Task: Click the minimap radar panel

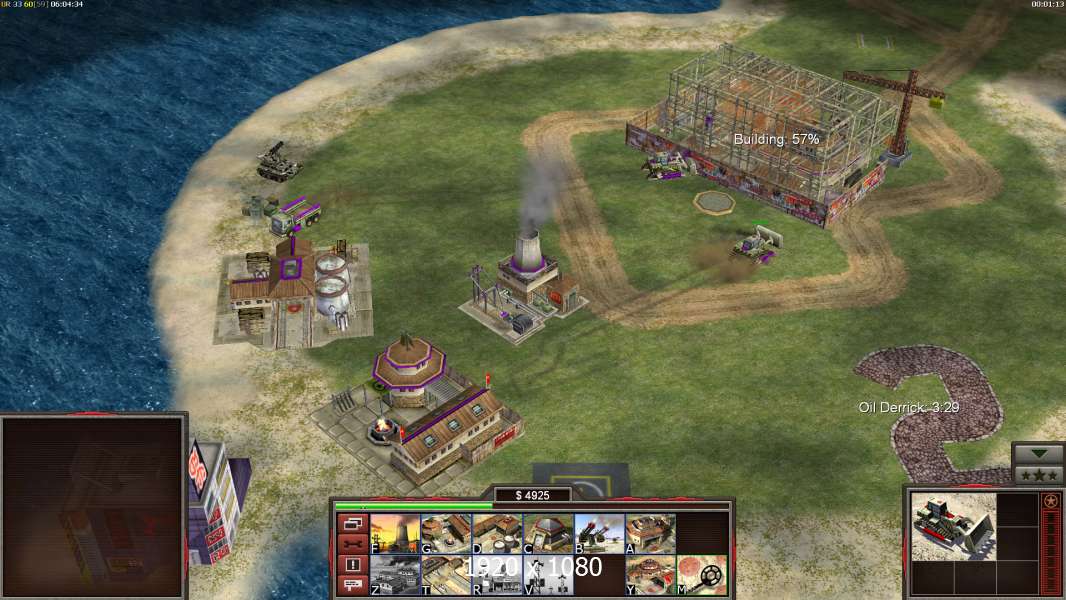Action: pos(93,507)
